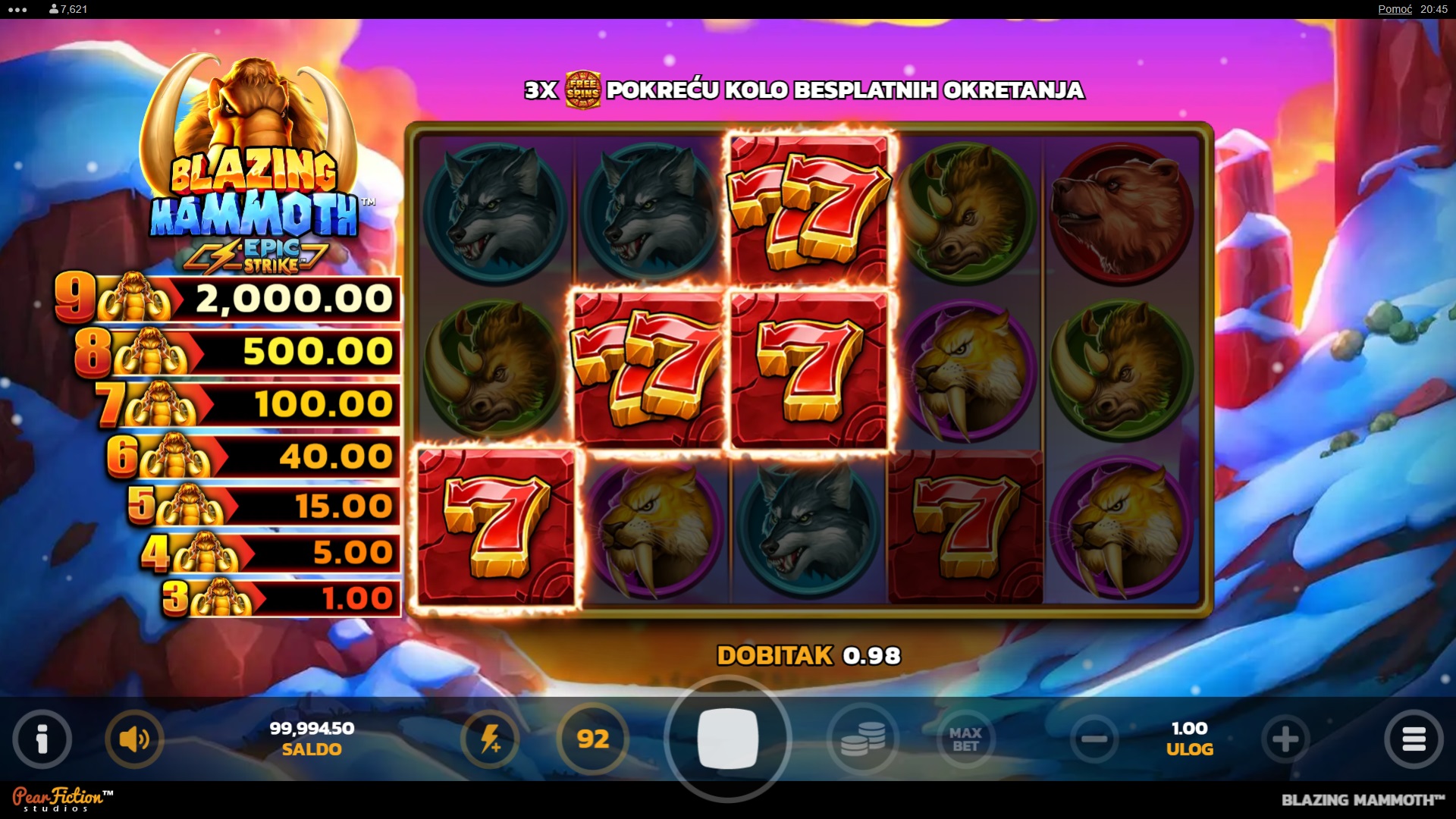Open the hamburger menu
This screenshot has height=819, width=1456.
pos(1414,739)
